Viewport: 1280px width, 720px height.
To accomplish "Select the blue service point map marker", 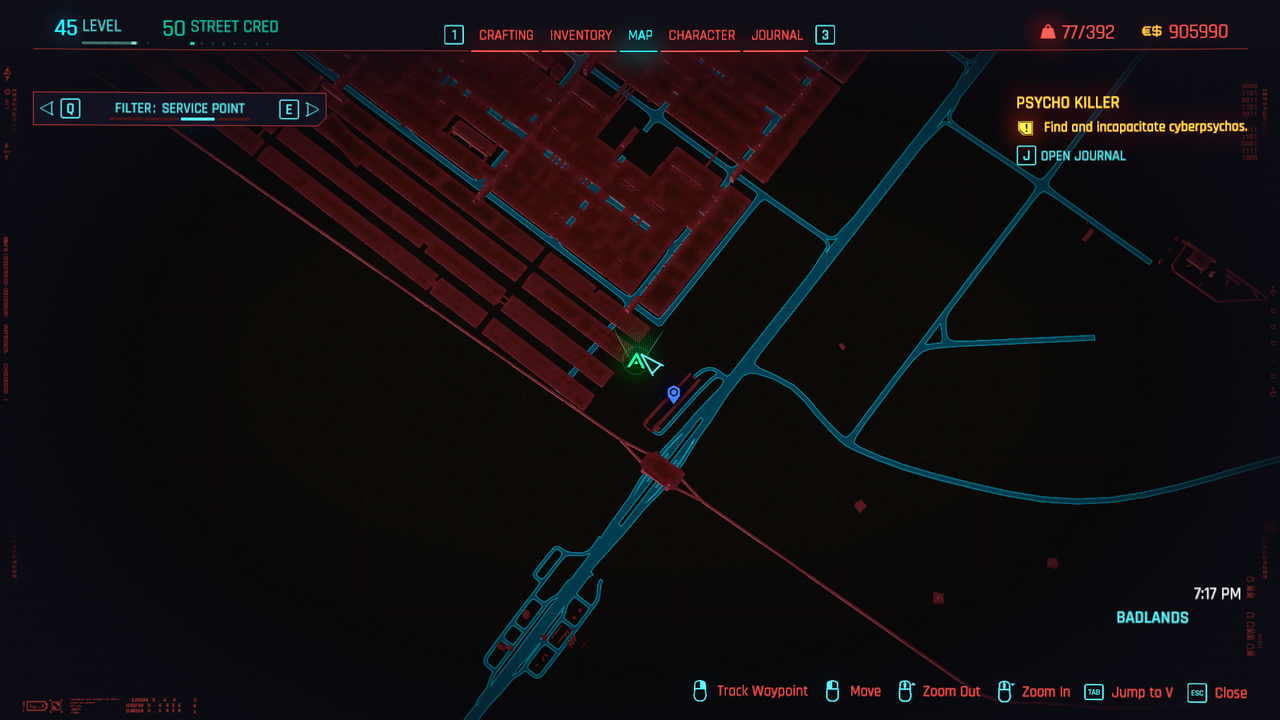I will coord(674,394).
